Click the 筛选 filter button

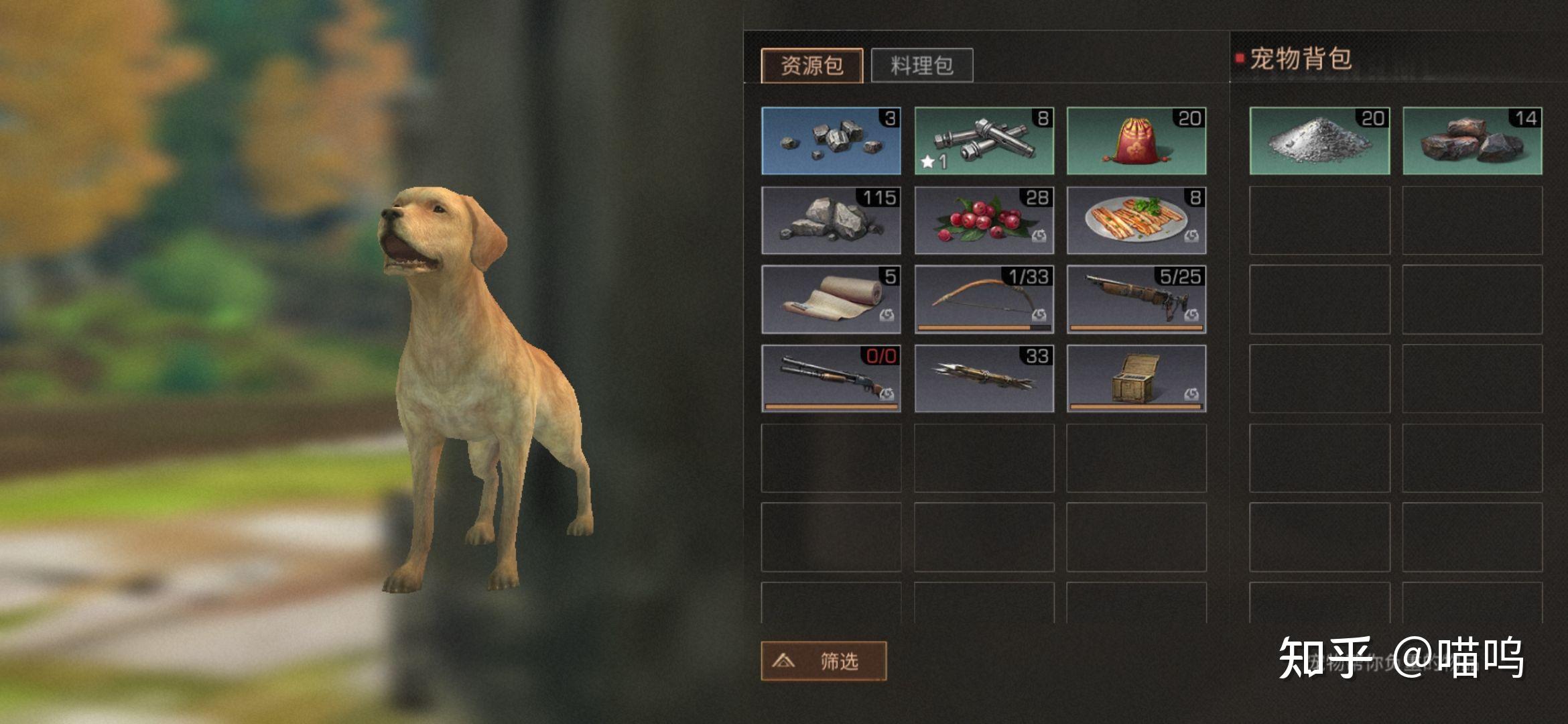click(824, 661)
